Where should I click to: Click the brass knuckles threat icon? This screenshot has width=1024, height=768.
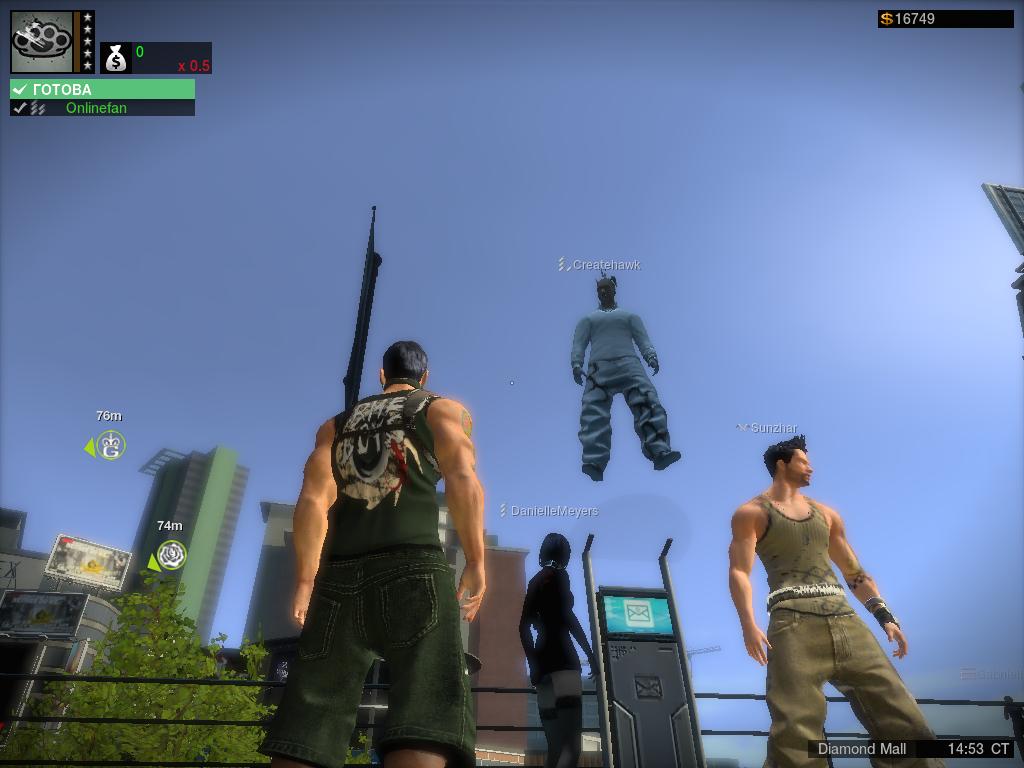(42, 41)
